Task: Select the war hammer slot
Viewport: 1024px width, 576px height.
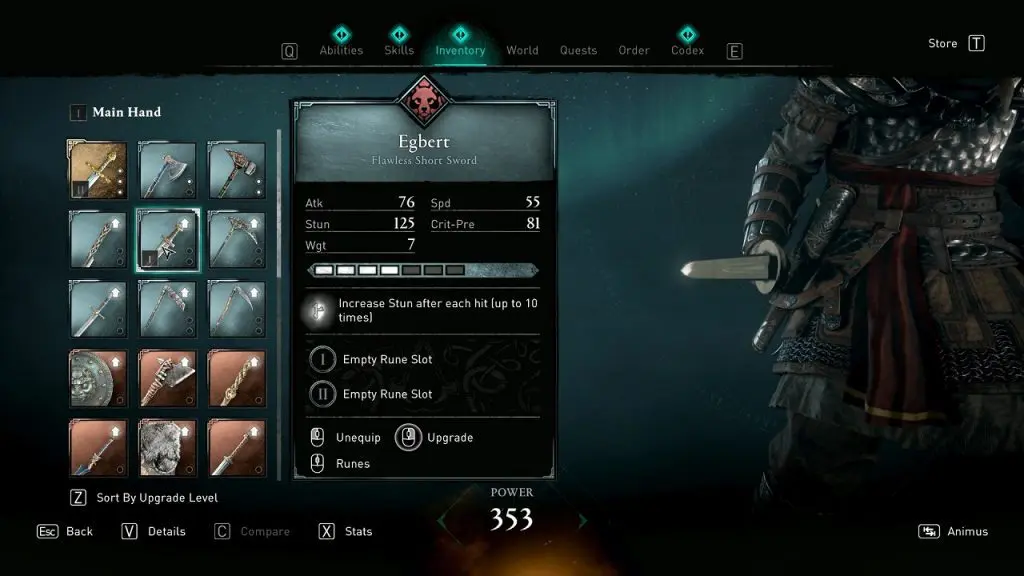Action: click(x=237, y=171)
